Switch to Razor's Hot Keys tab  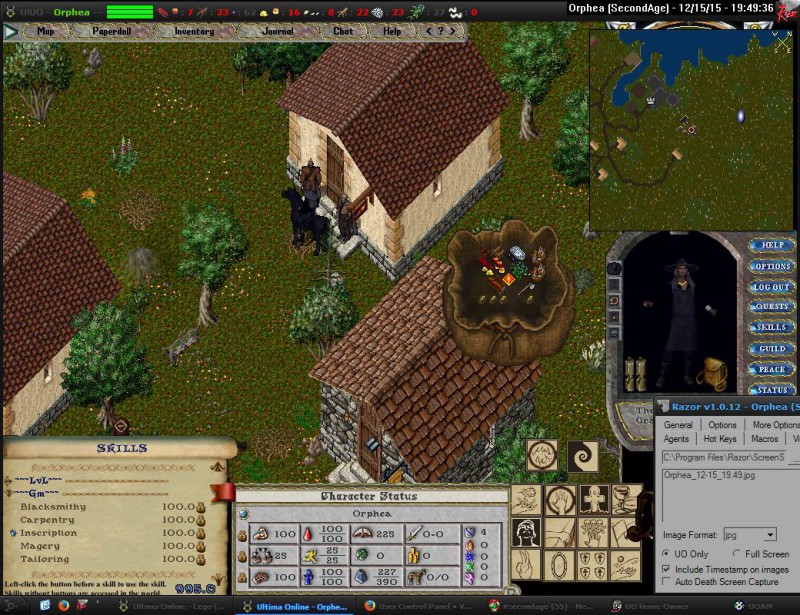point(721,439)
